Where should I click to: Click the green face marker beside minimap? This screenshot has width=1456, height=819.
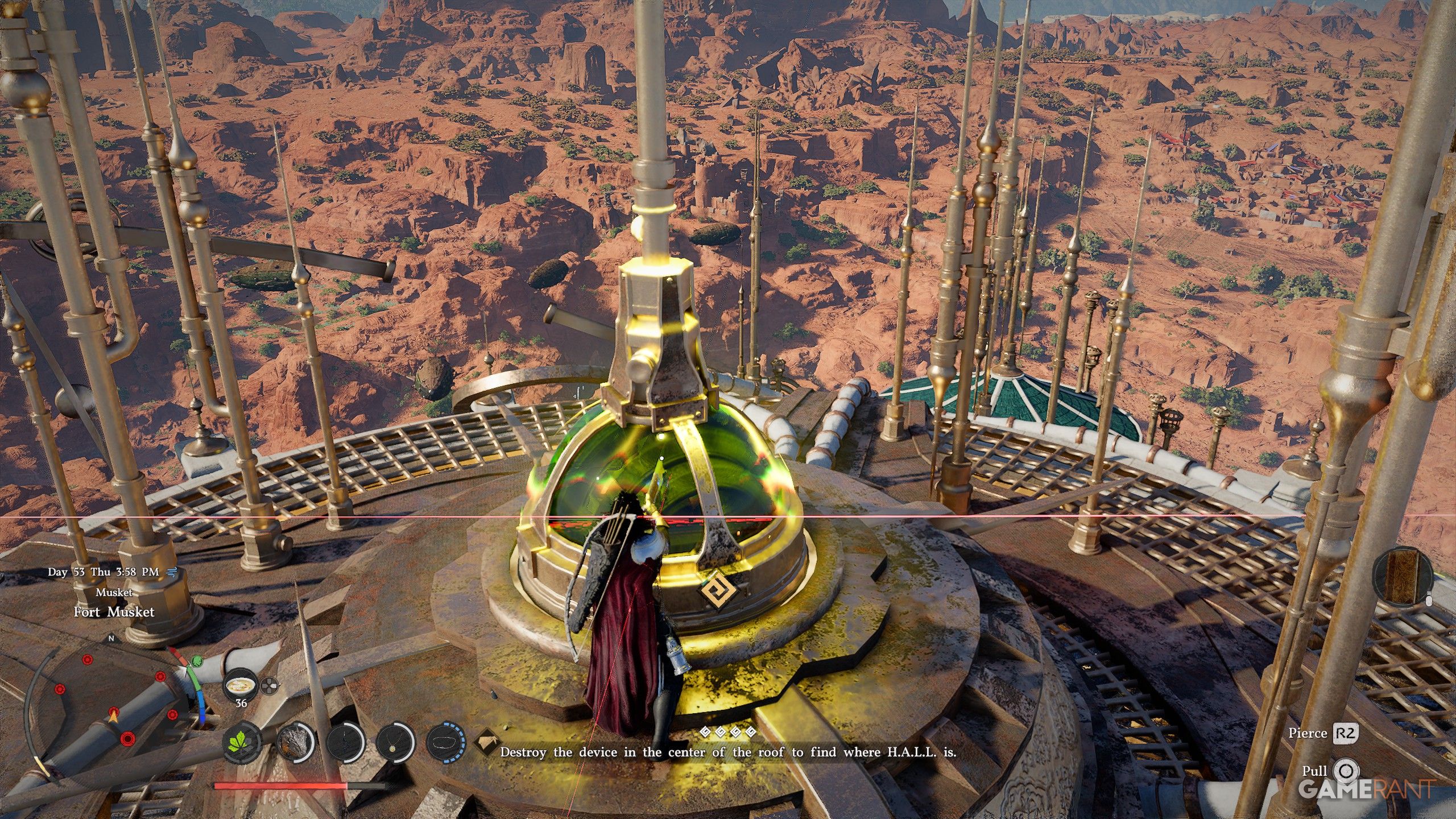[197, 661]
